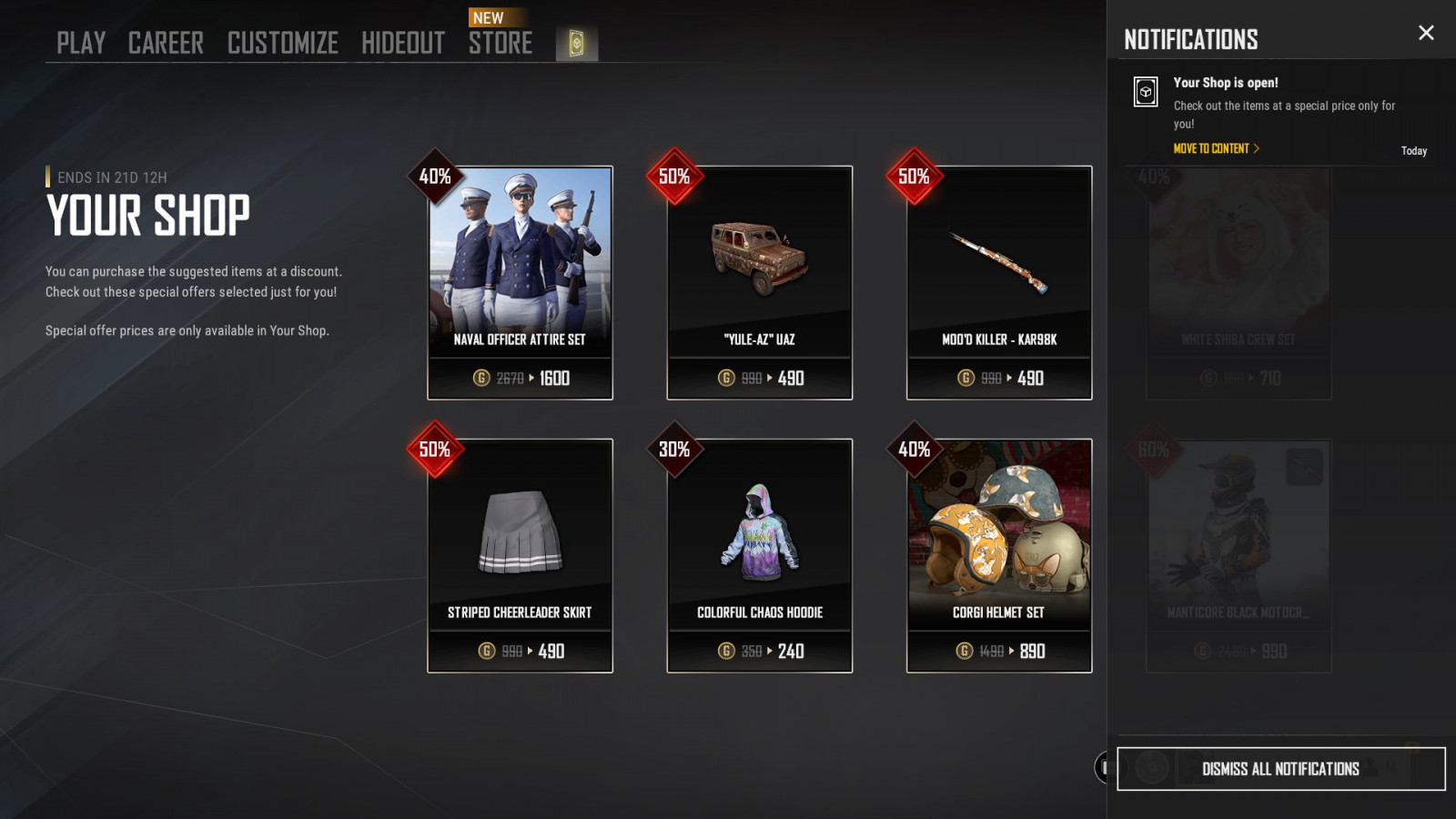Open the Your Shop is open notification
The width and height of the screenshot is (1456, 819).
coord(1283,102)
